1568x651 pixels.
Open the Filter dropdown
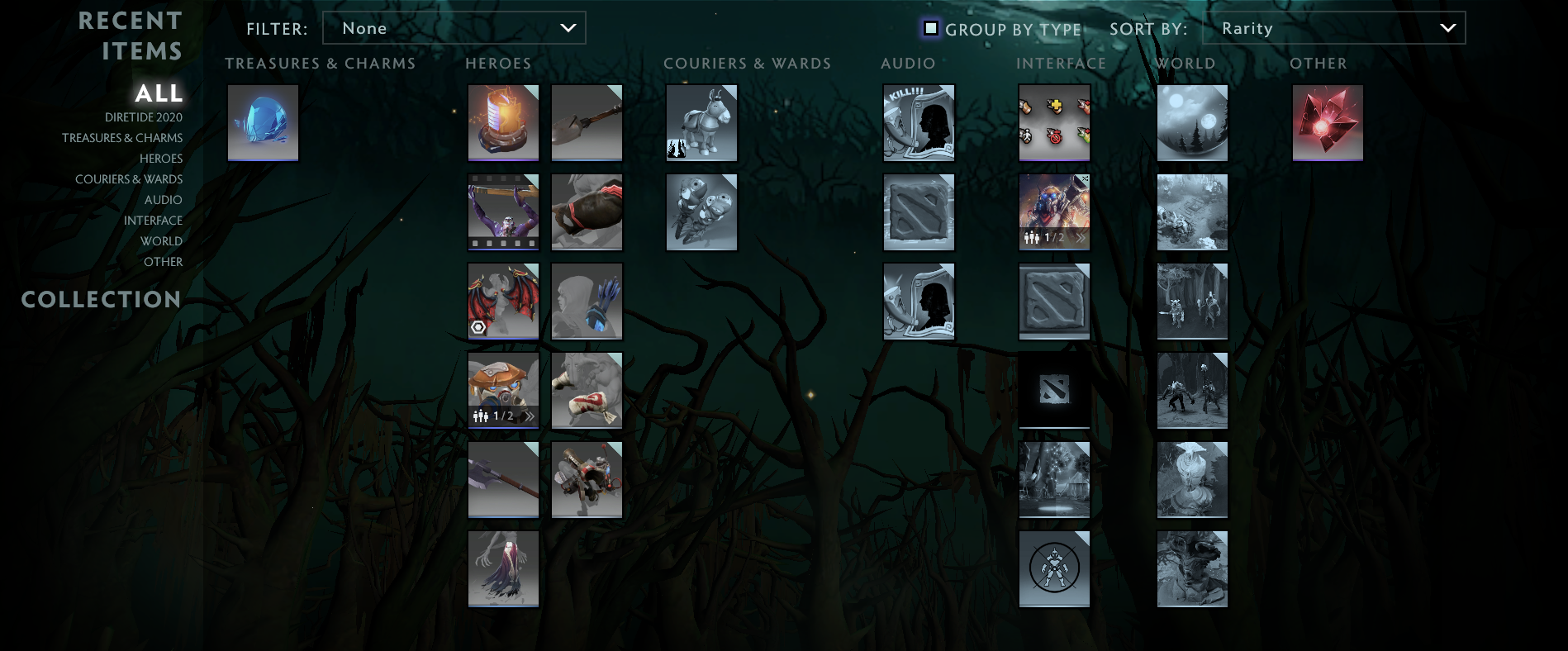pos(454,27)
